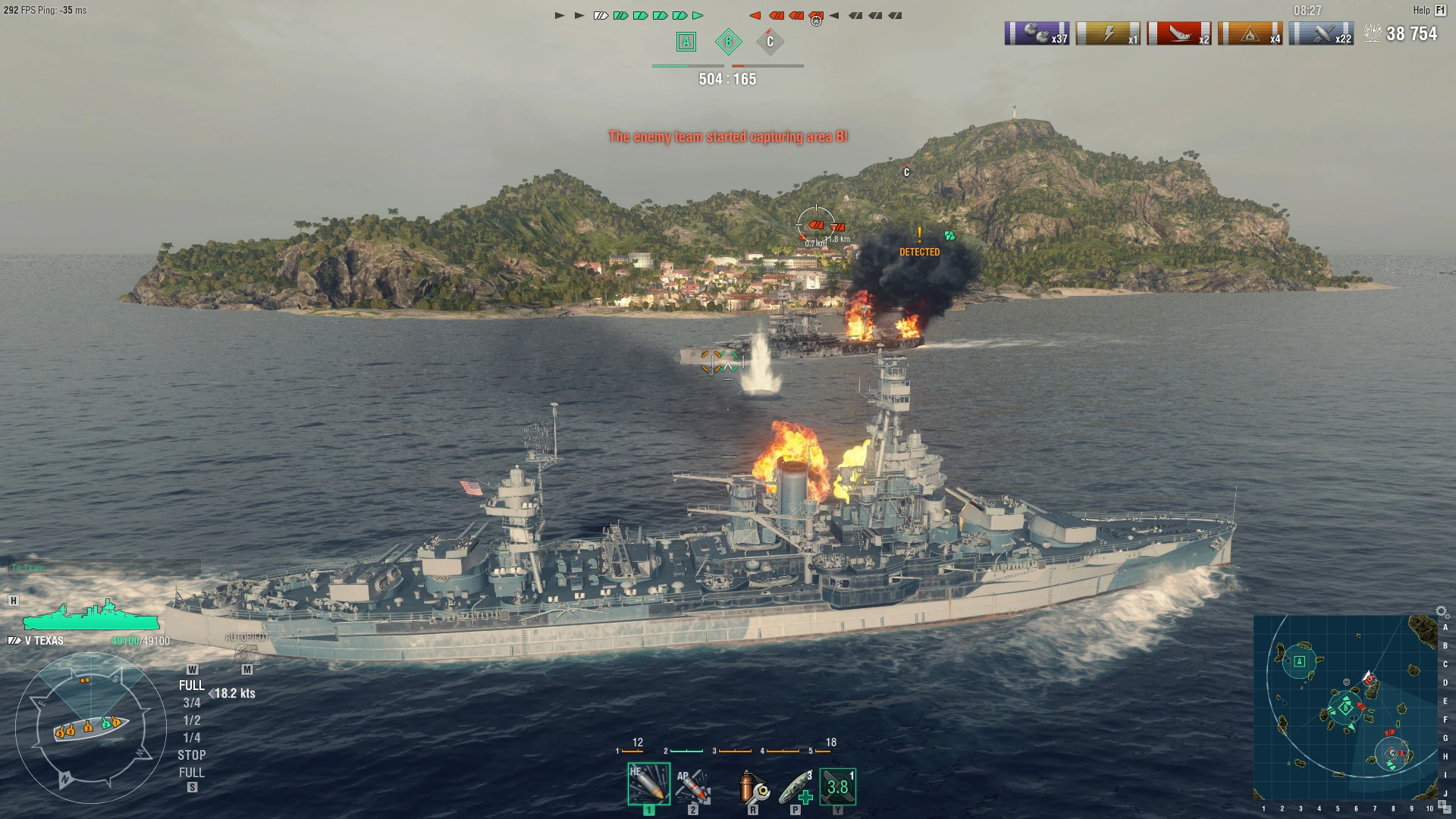The image size is (1456, 819).
Task: Set engine telegraph to FULL
Action: [x=192, y=685]
